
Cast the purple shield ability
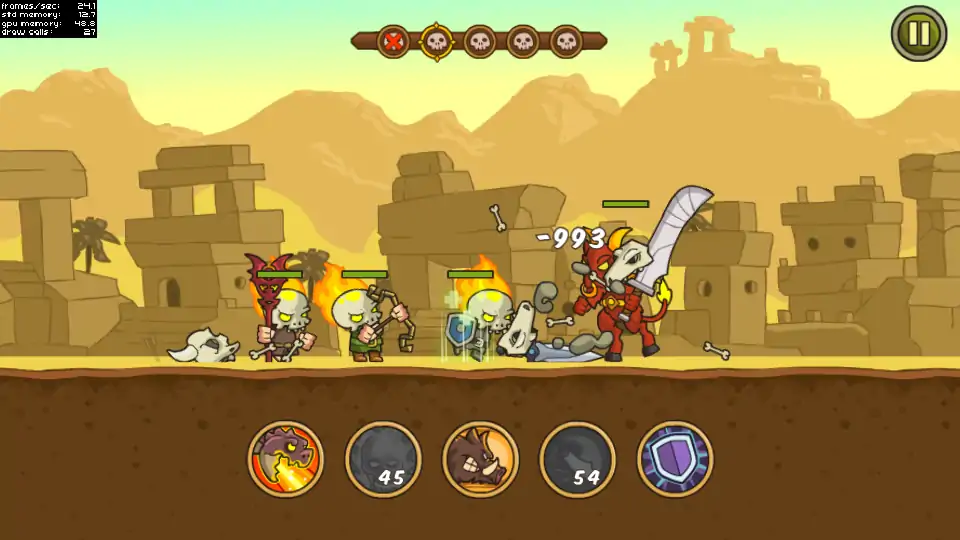pyautogui.click(x=675, y=459)
